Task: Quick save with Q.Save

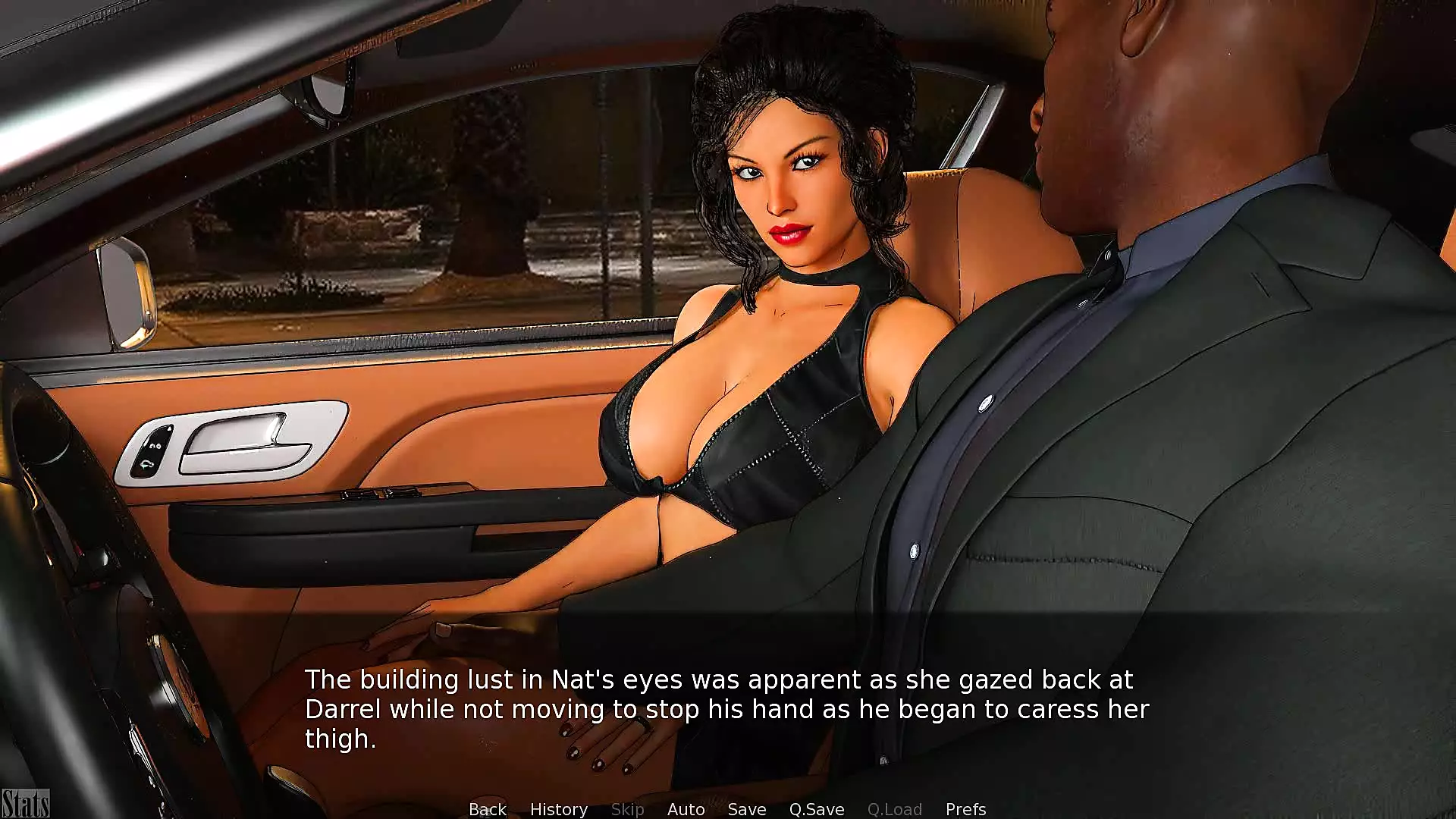Action: [816, 809]
